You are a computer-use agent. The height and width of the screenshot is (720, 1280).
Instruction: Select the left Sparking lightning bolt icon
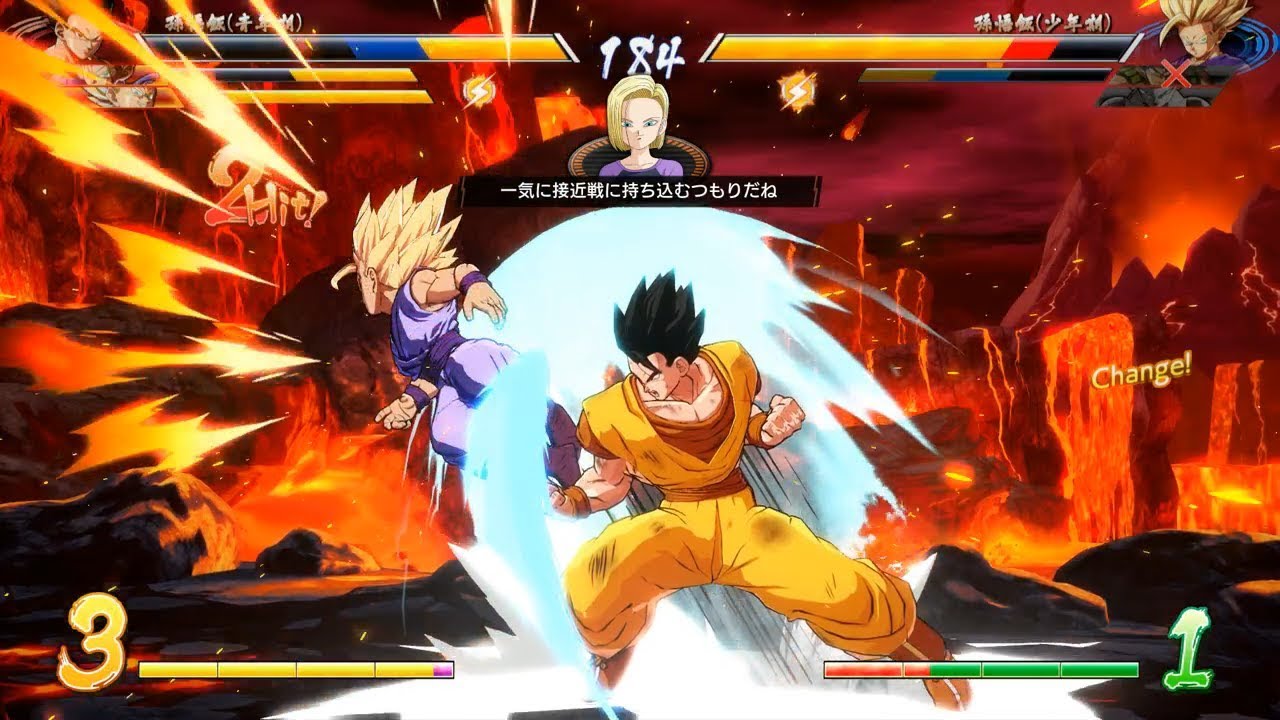pyautogui.click(x=478, y=91)
